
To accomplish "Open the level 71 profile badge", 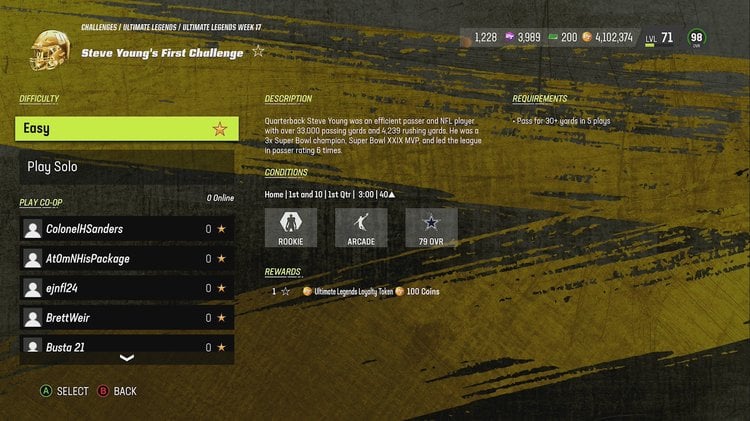I will click(x=659, y=38).
